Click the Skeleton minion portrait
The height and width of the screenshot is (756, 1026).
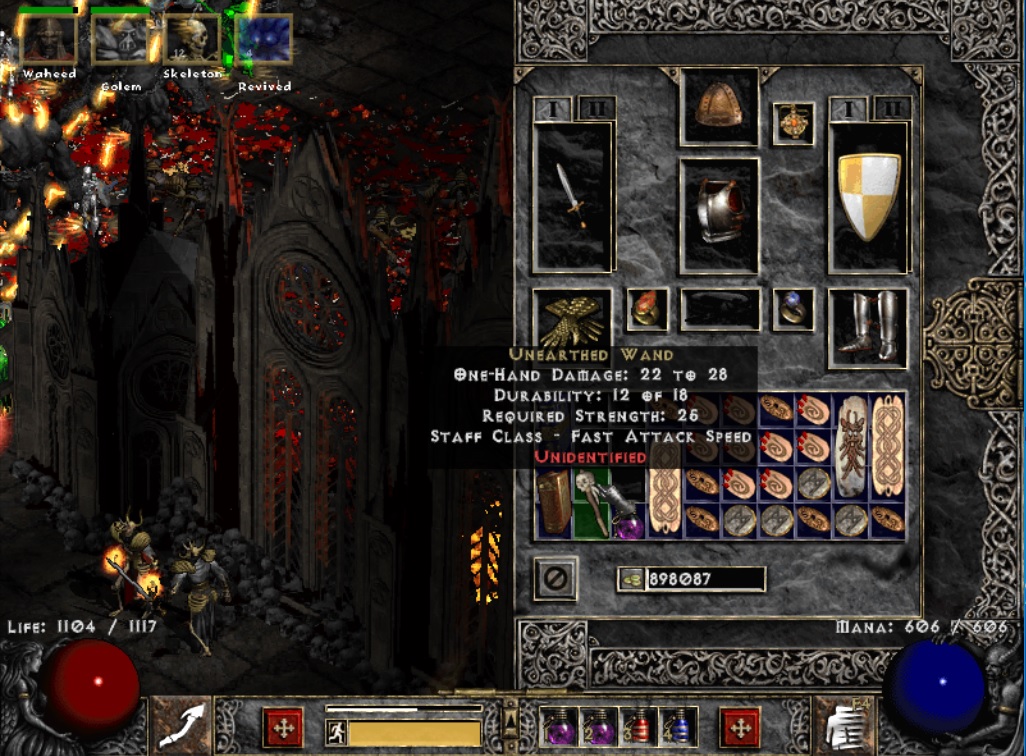tap(192, 40)
